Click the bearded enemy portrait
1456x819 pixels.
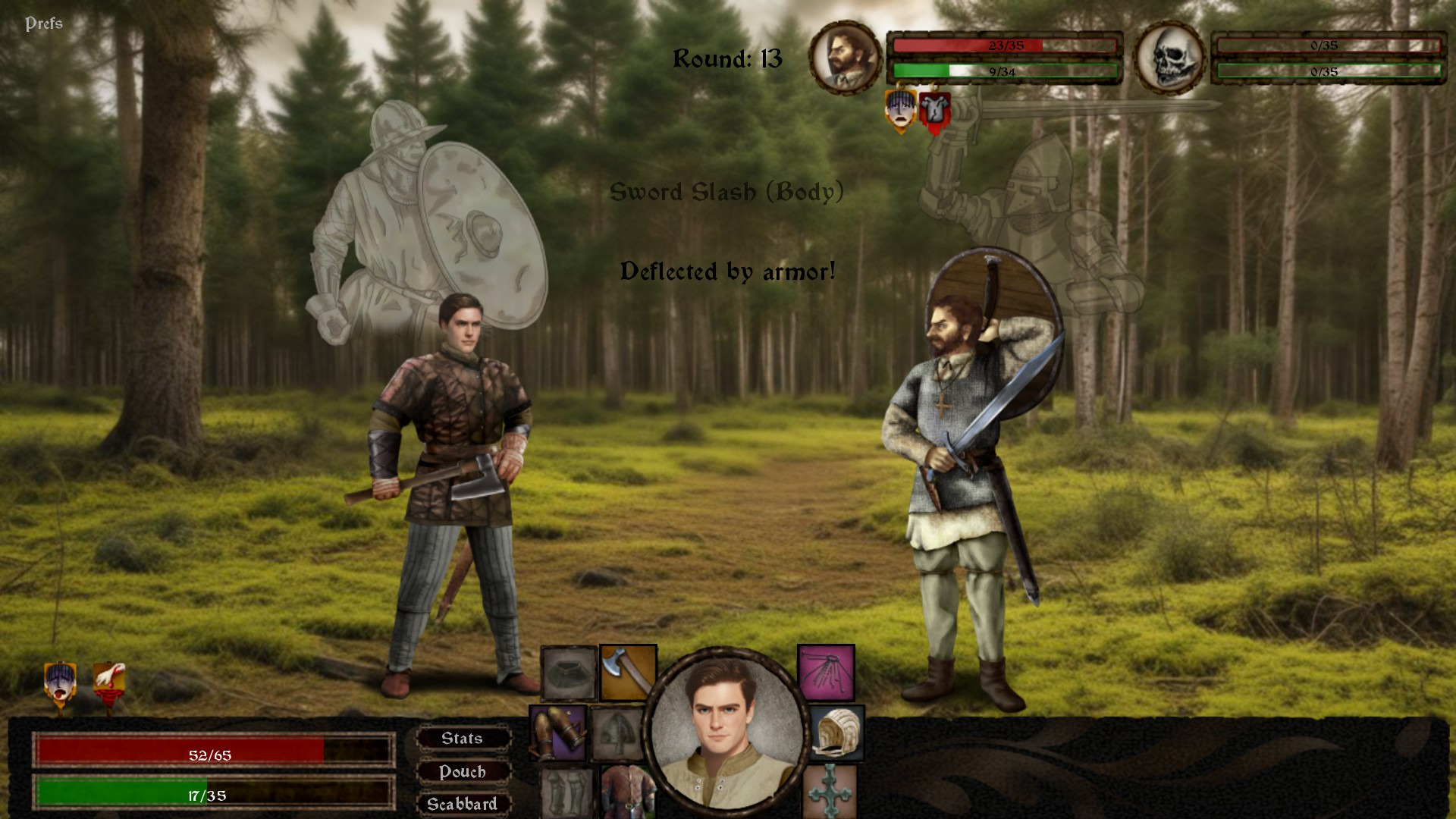(845, 58)
